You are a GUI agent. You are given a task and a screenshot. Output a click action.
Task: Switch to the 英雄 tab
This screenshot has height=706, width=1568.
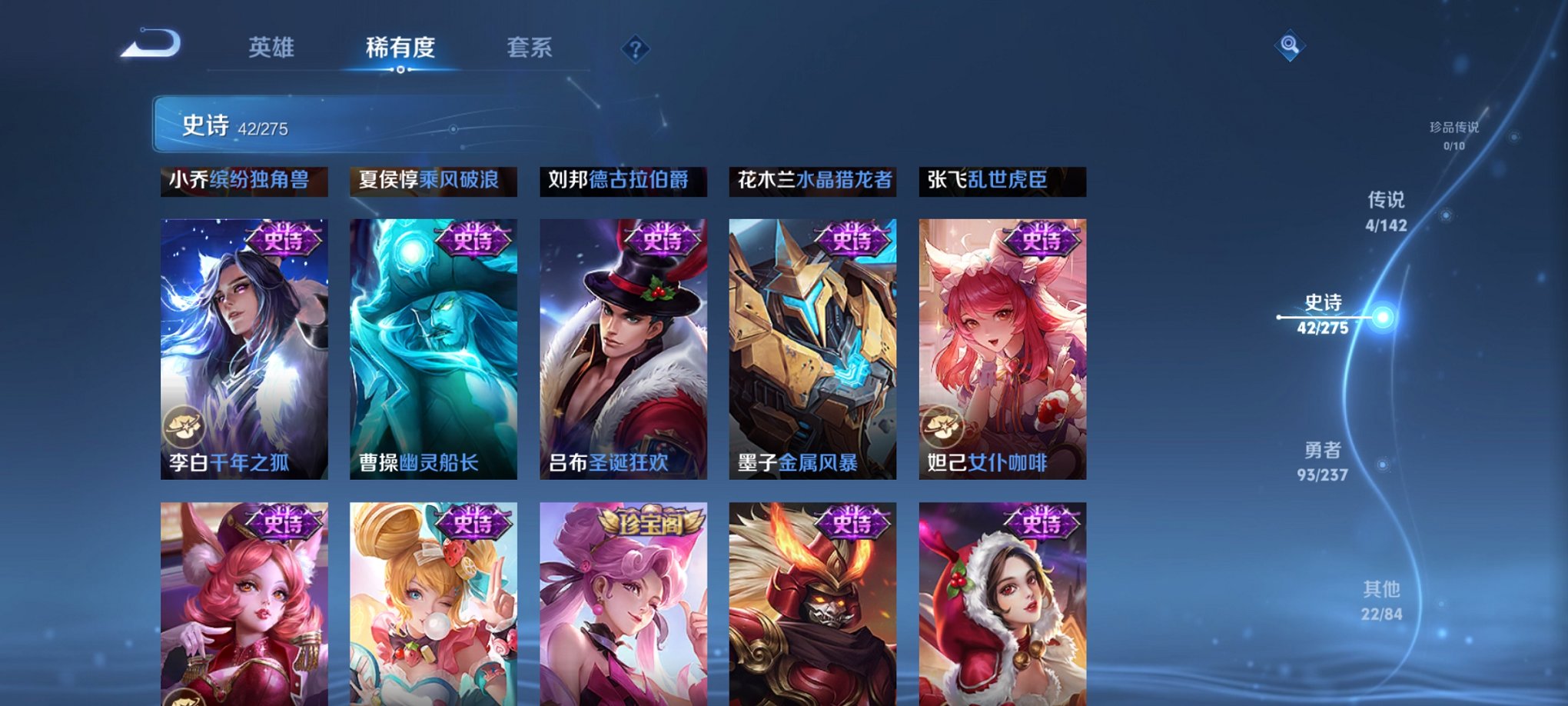pos(271,48)
